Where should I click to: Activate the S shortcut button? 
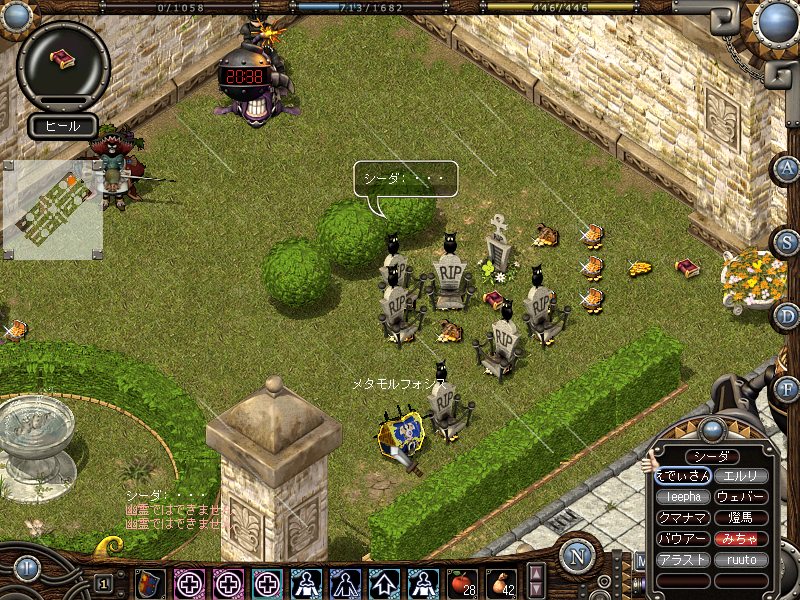[787, 242]
